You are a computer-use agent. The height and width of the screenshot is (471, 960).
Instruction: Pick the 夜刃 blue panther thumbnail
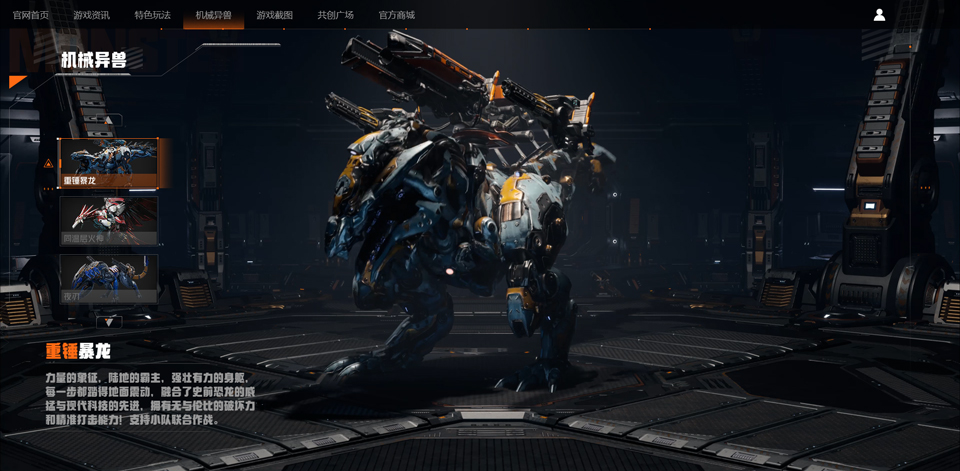point(108,278)
